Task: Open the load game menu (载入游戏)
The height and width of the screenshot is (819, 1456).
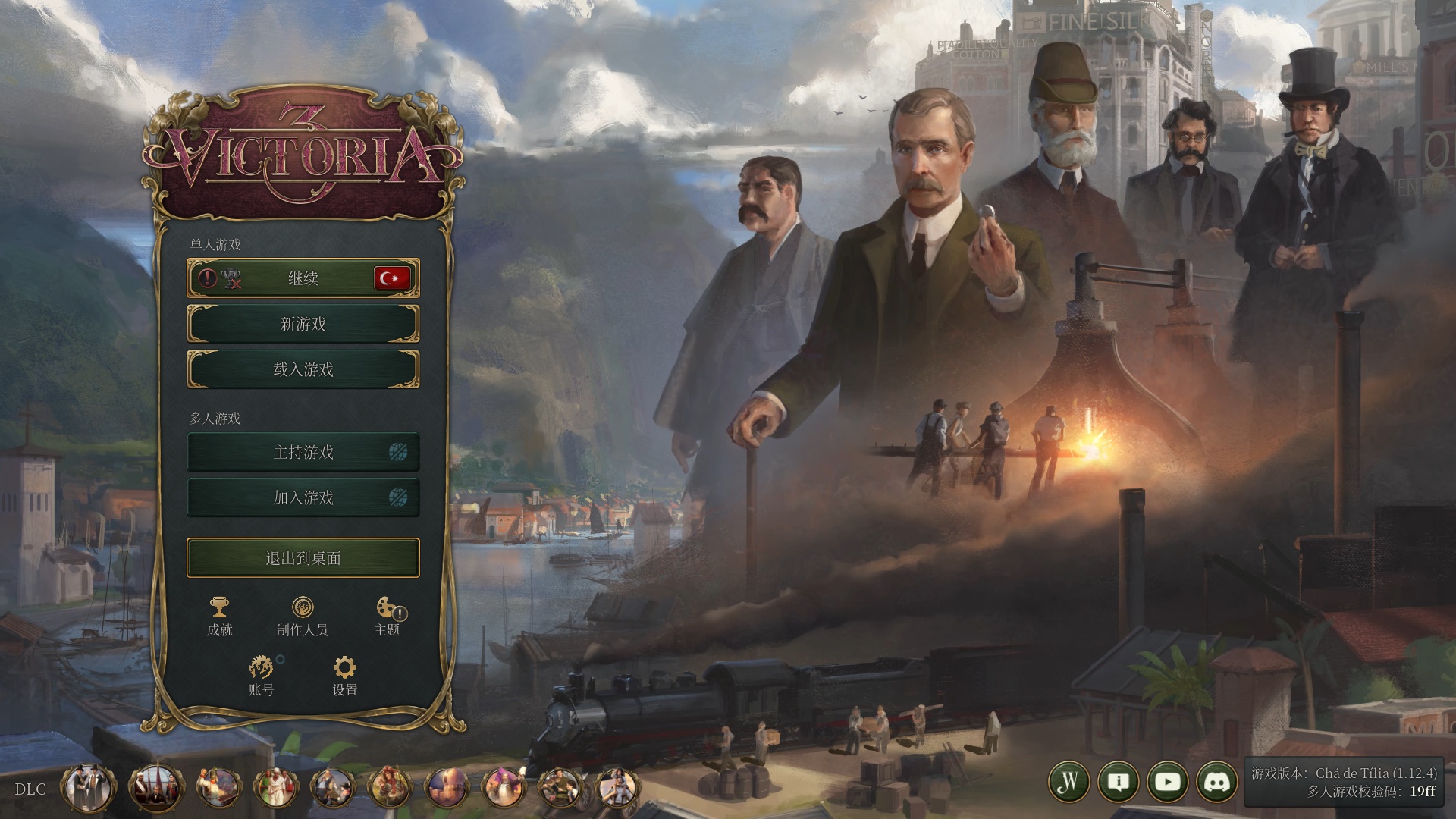Action: (x=303, y=369)
